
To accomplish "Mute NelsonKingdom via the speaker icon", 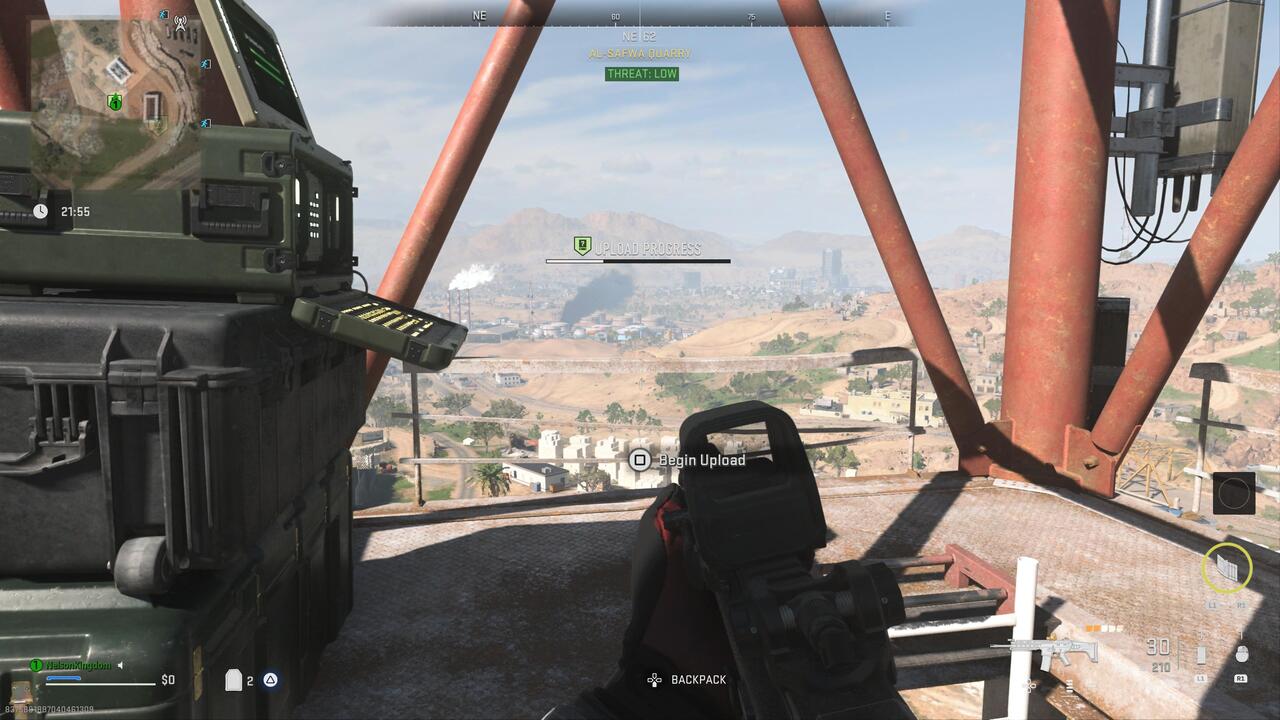I will click(121, 665).
